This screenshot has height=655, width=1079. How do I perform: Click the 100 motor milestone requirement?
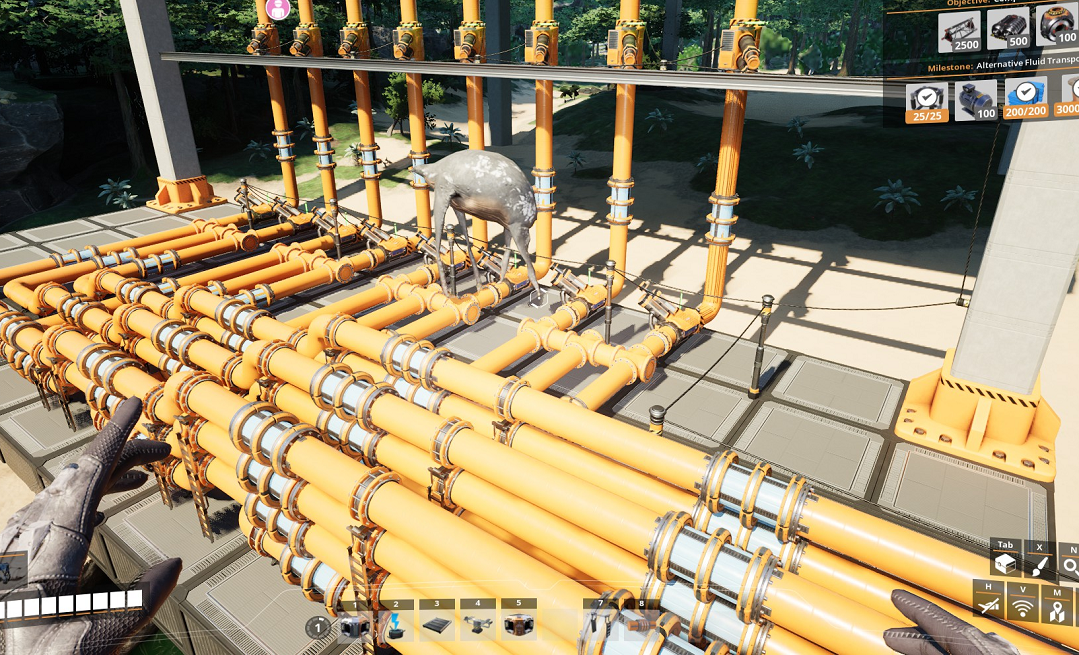click(x=975, y=100)
